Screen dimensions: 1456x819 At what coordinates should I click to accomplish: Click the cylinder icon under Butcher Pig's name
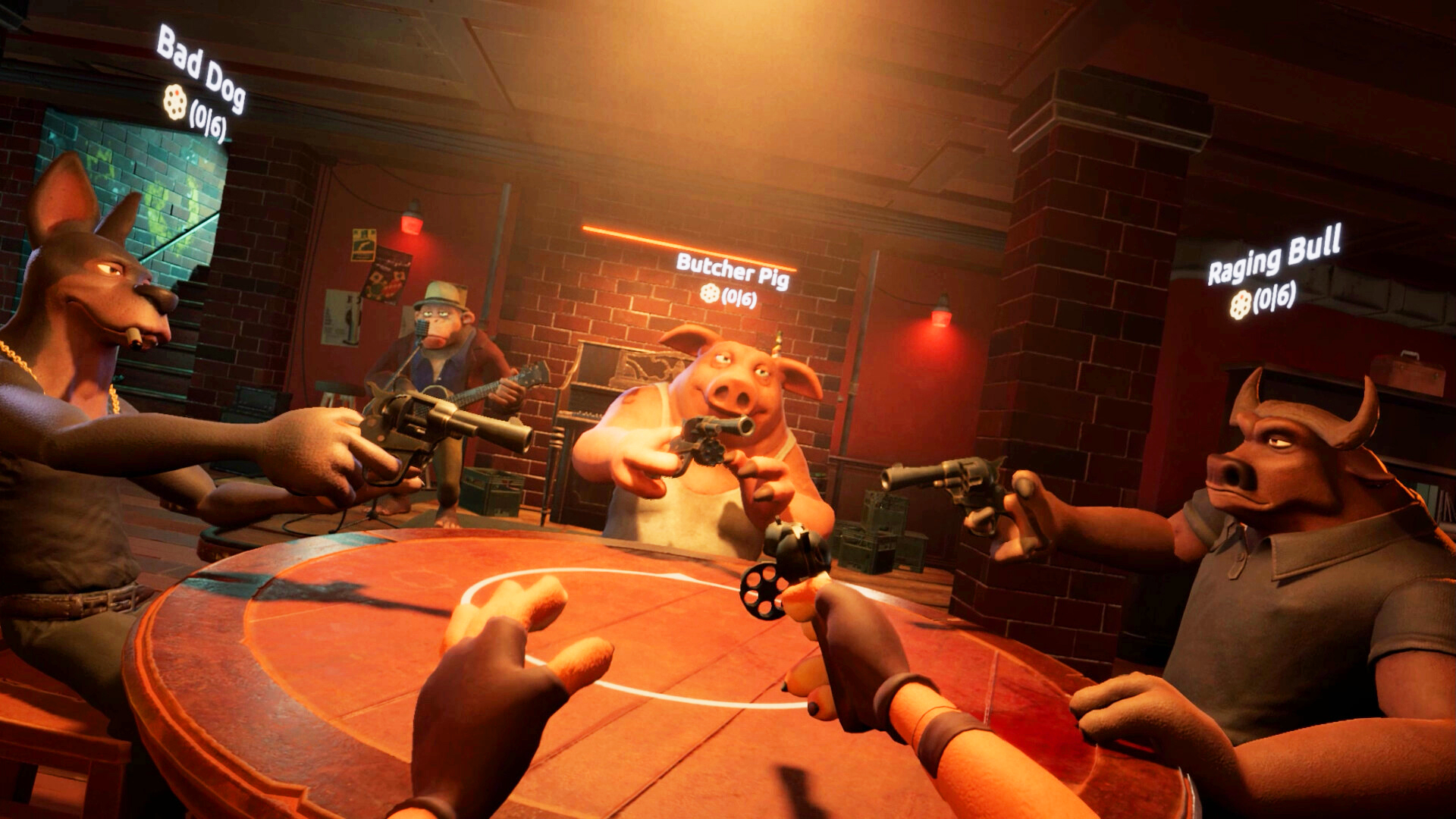click(x=711, y=291)
